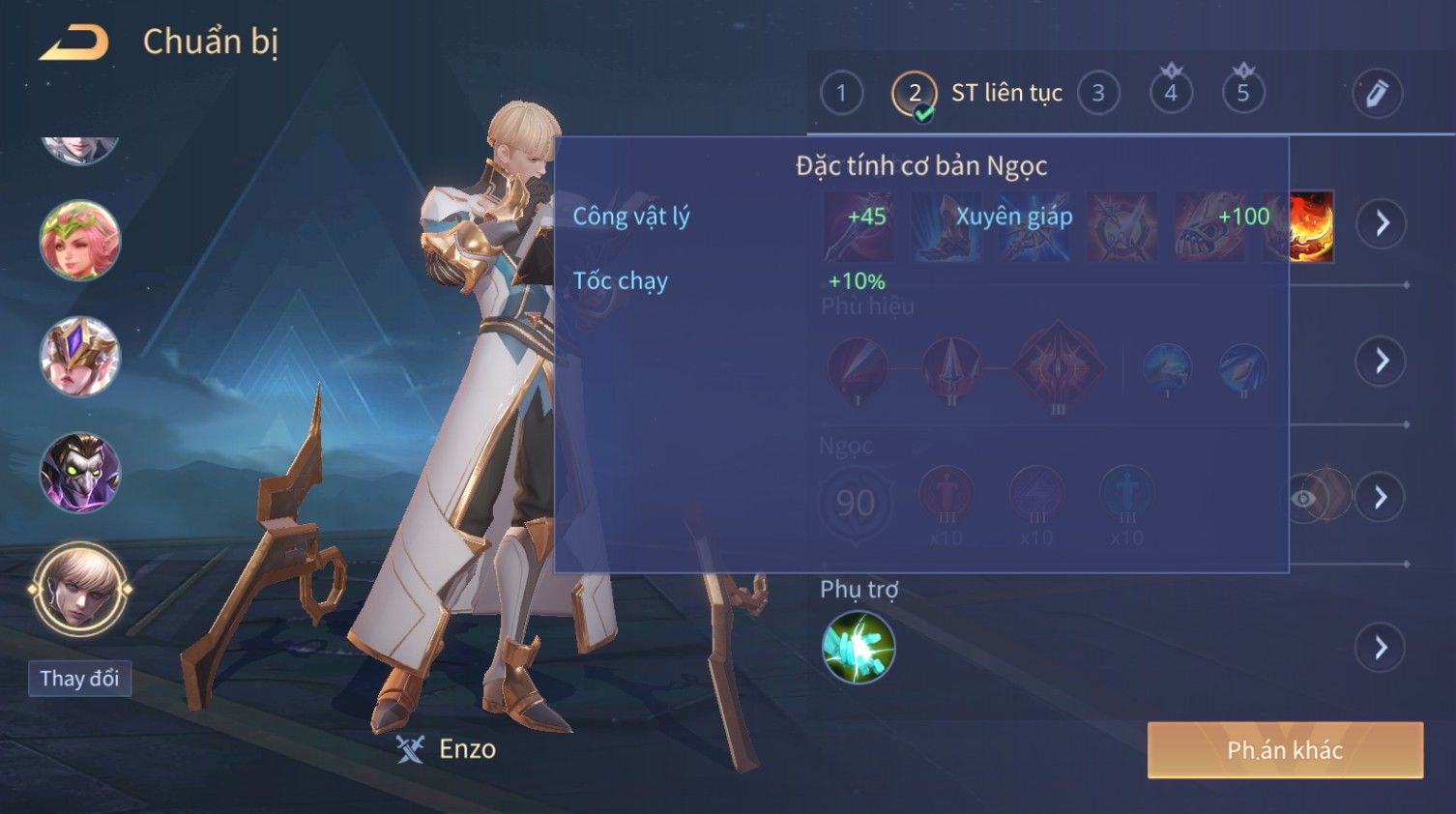
Task: Expand the equipment items row arrow
Action: click(1381, 223)
